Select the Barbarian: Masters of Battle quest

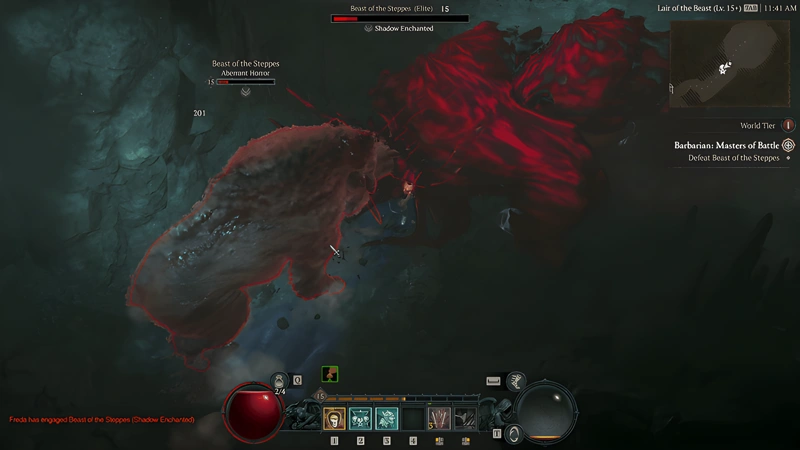coord(726,145)
